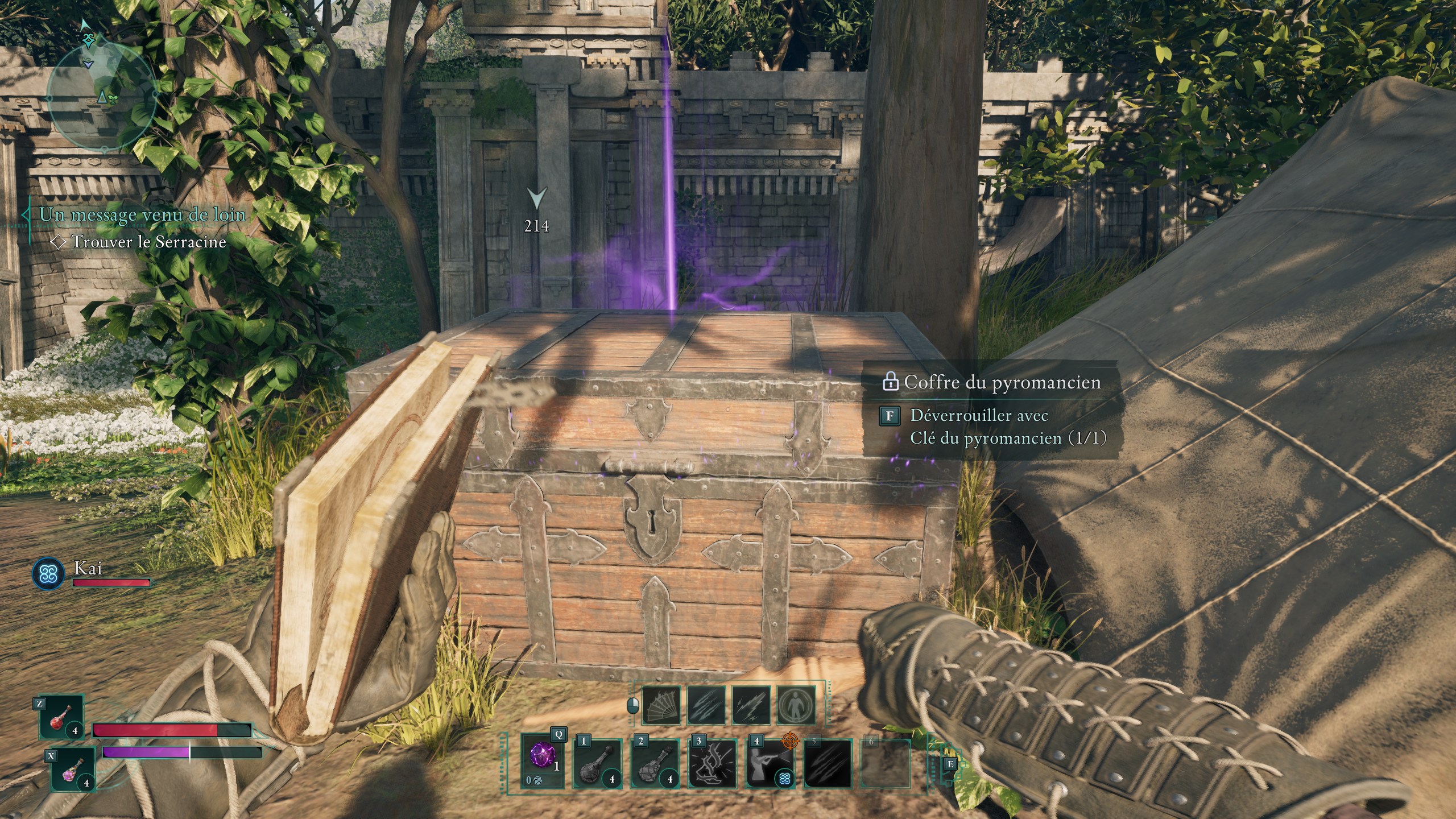Image resolution: width=1456 pixels, height=819 pixels.
Task: Cast the lightning bolts grimoire spell
Action: 751,705
